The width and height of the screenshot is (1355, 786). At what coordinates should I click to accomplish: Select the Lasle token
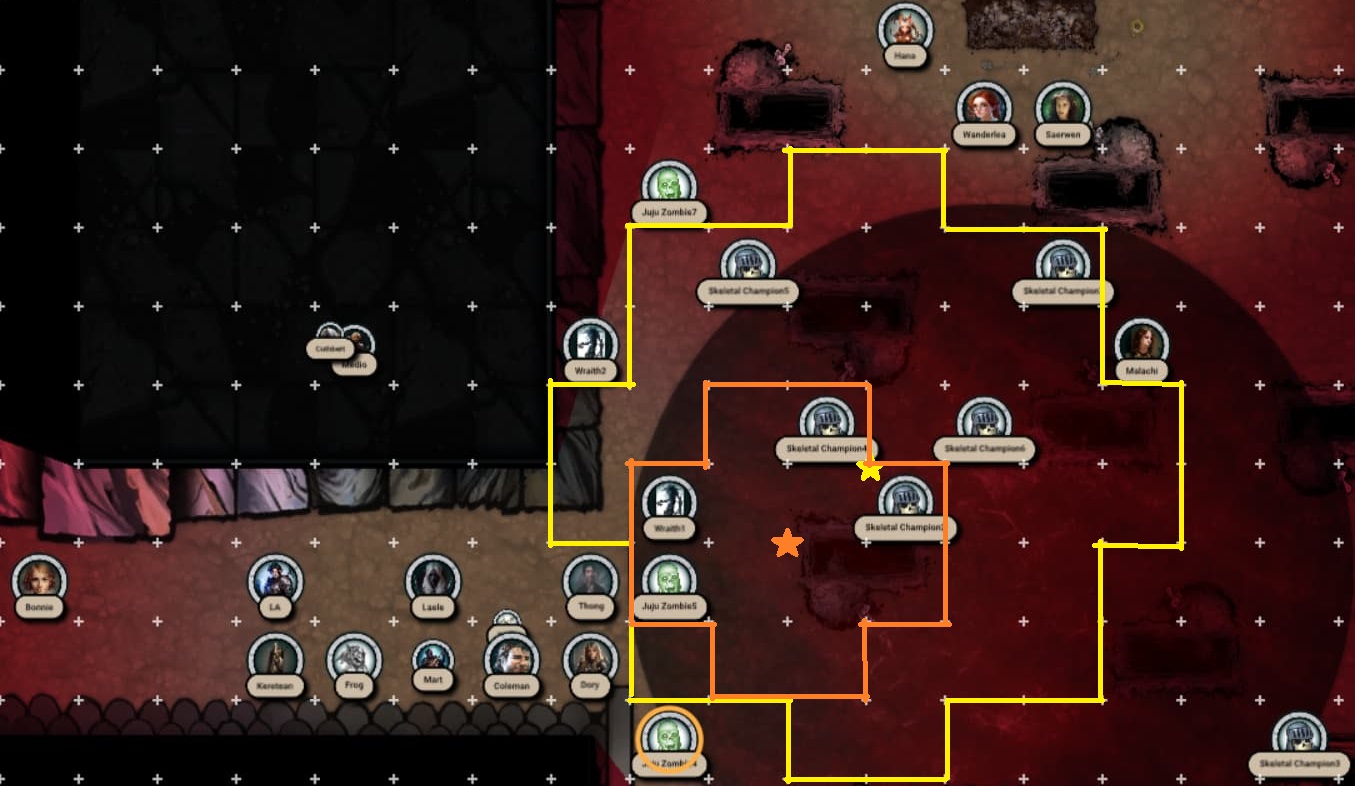point(433,580)
